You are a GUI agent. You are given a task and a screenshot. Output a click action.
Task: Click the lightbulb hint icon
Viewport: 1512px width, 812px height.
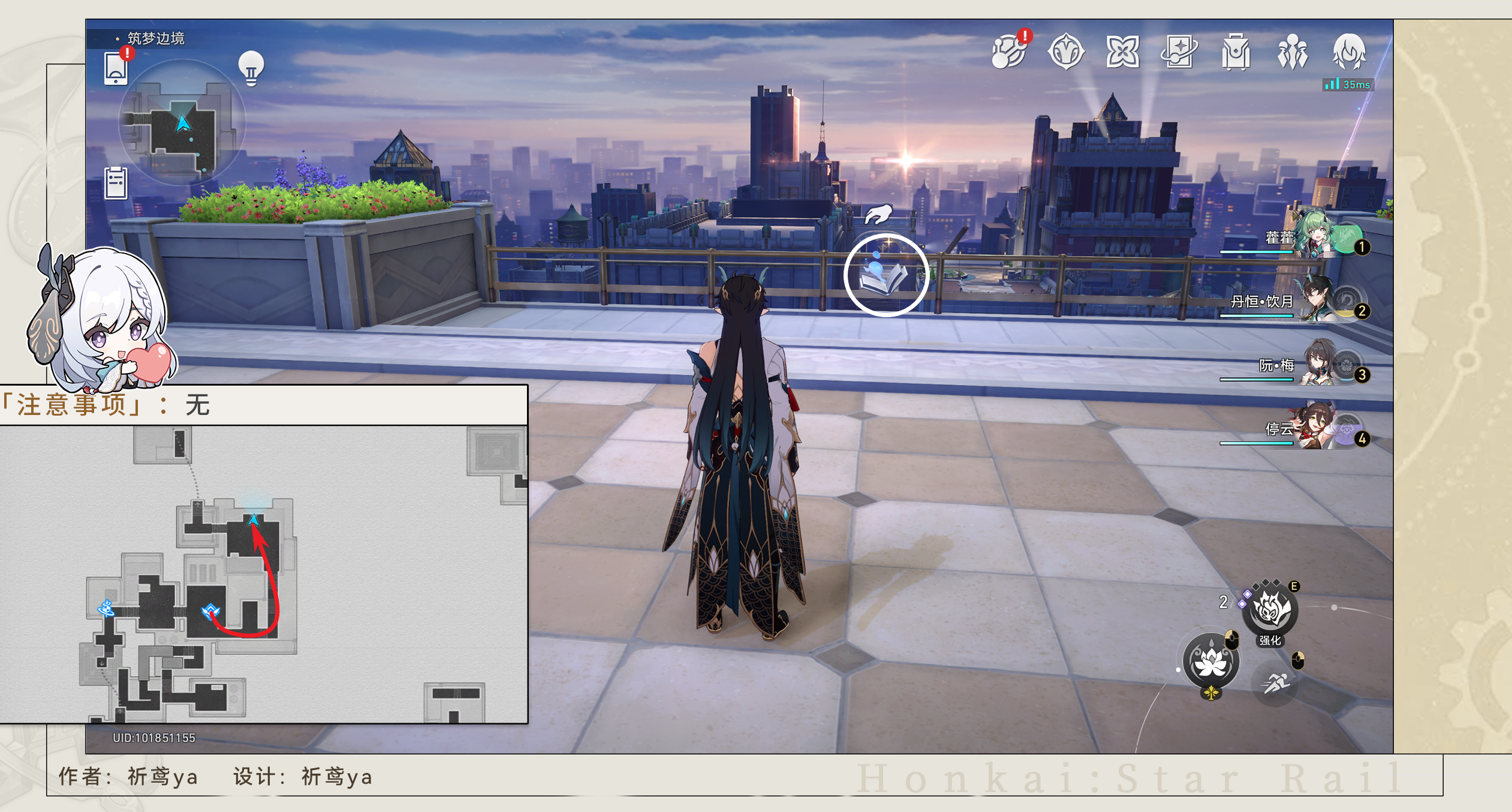click(251, 68)
